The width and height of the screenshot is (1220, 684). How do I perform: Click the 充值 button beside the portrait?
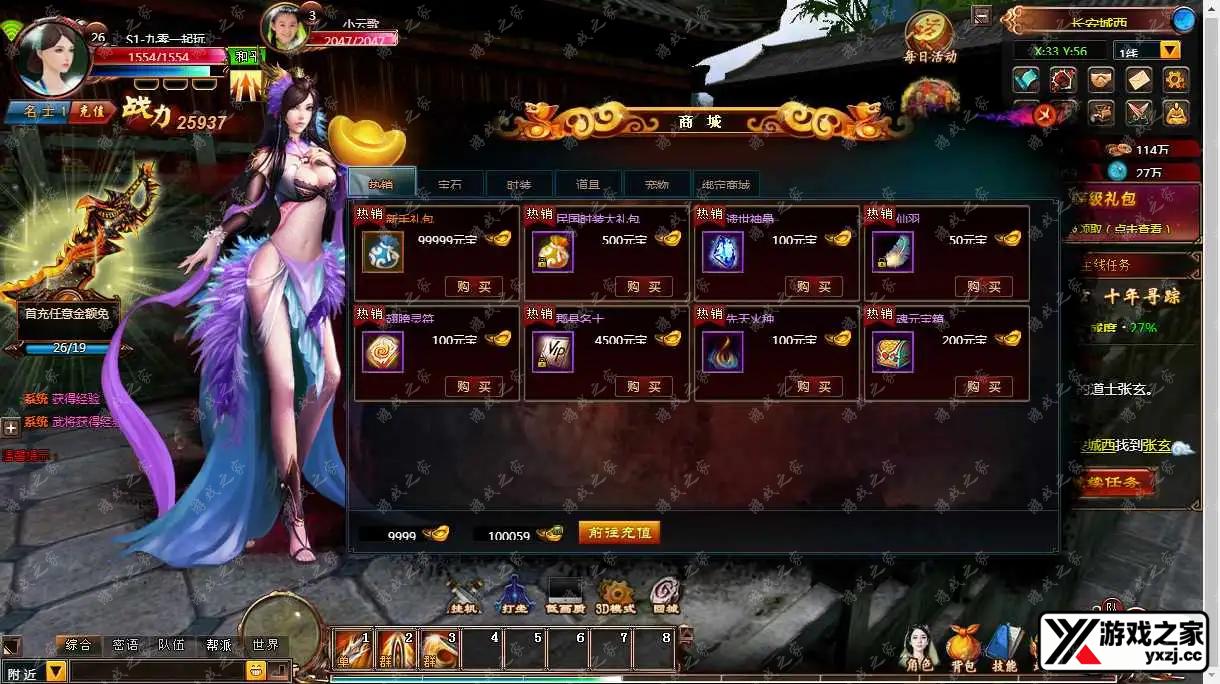92,112
